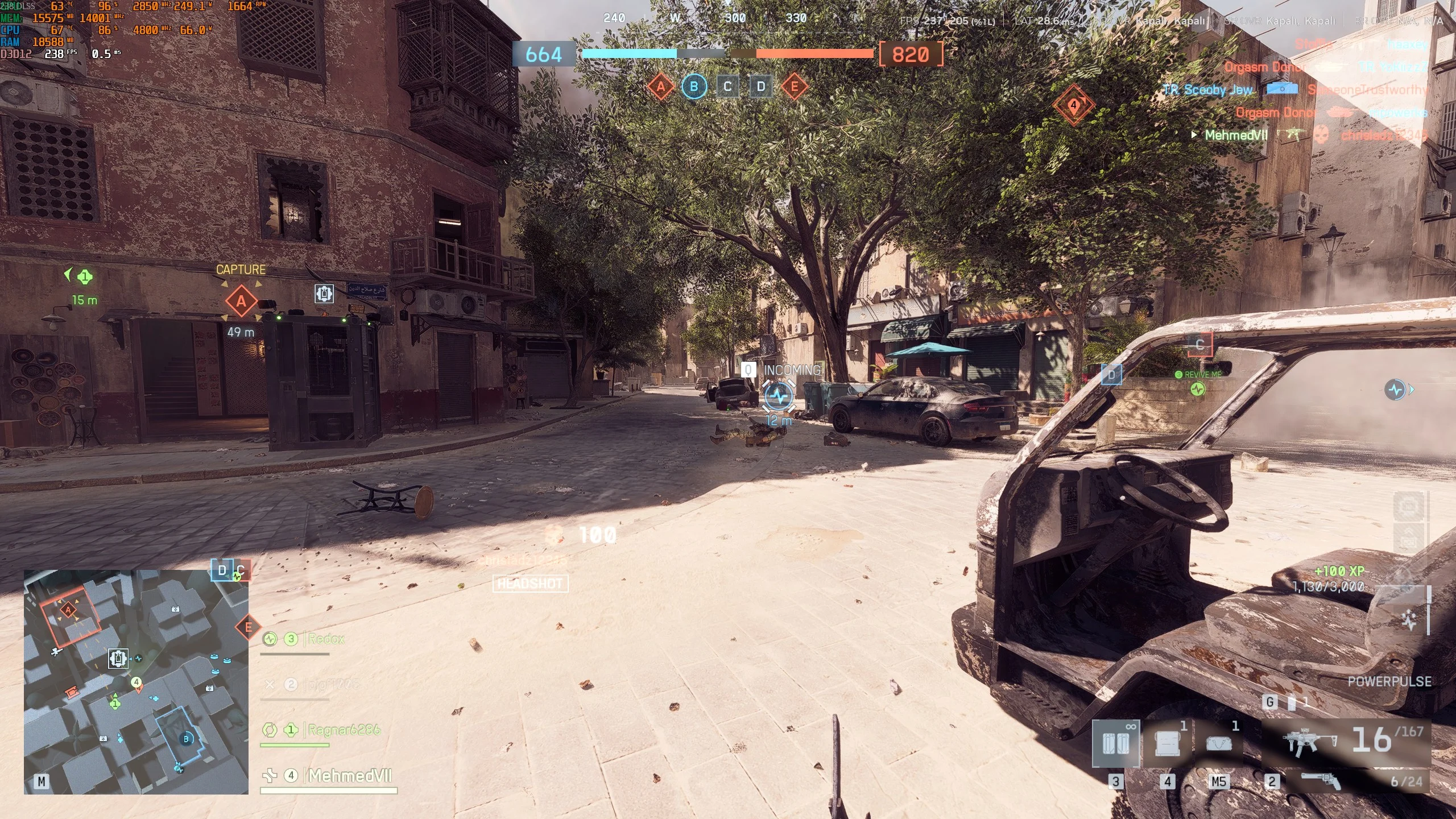Viewport: 1456px width, 819px height.
Task: Click MehmedVII in the squad list
Action: pyautogui.click(x=349, y=775)
